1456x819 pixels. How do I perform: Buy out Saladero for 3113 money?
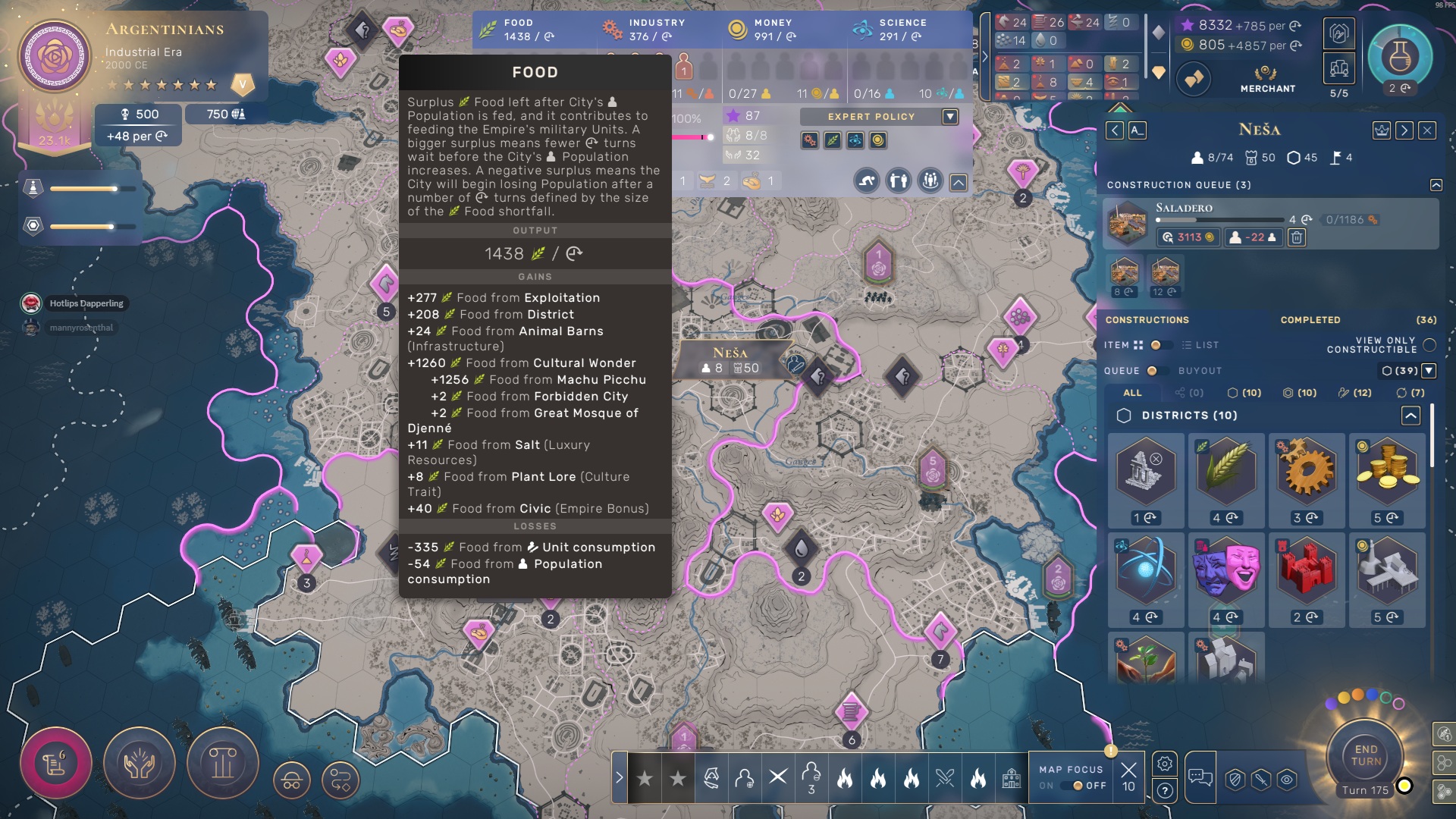coord(1188,238)
